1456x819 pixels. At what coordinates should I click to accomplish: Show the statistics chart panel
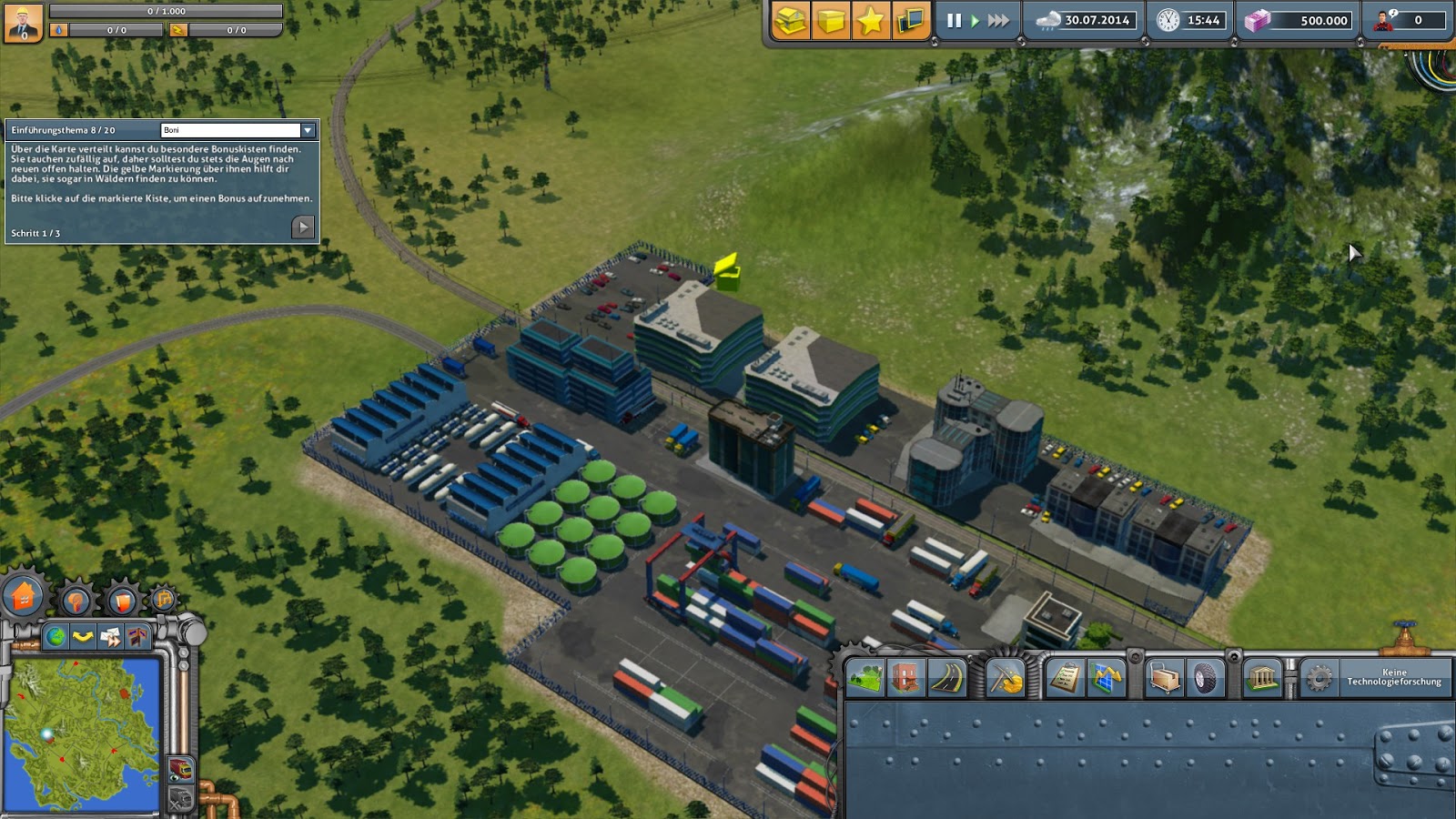coord(1106,678)
